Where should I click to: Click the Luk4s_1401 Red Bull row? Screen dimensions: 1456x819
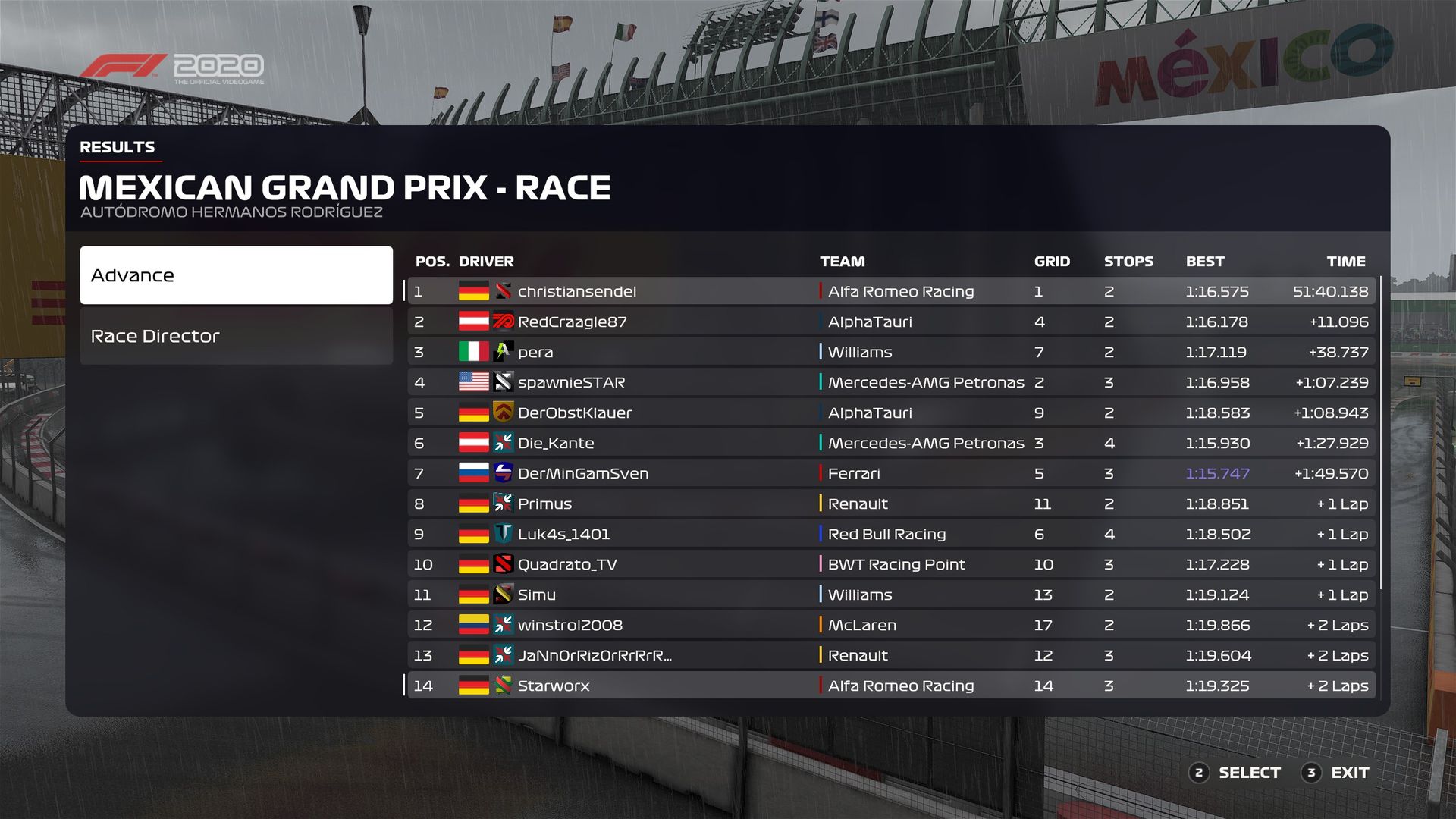coord(891,534)
